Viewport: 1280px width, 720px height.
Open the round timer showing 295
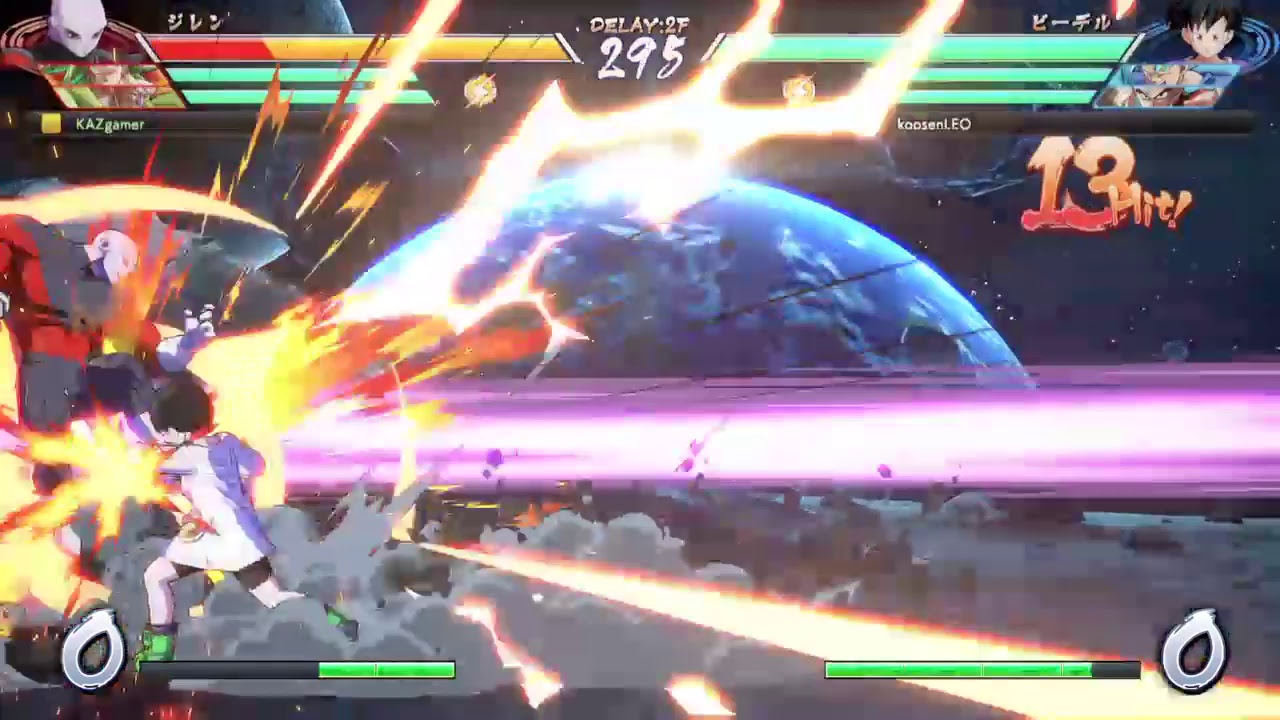click(643, 58)
